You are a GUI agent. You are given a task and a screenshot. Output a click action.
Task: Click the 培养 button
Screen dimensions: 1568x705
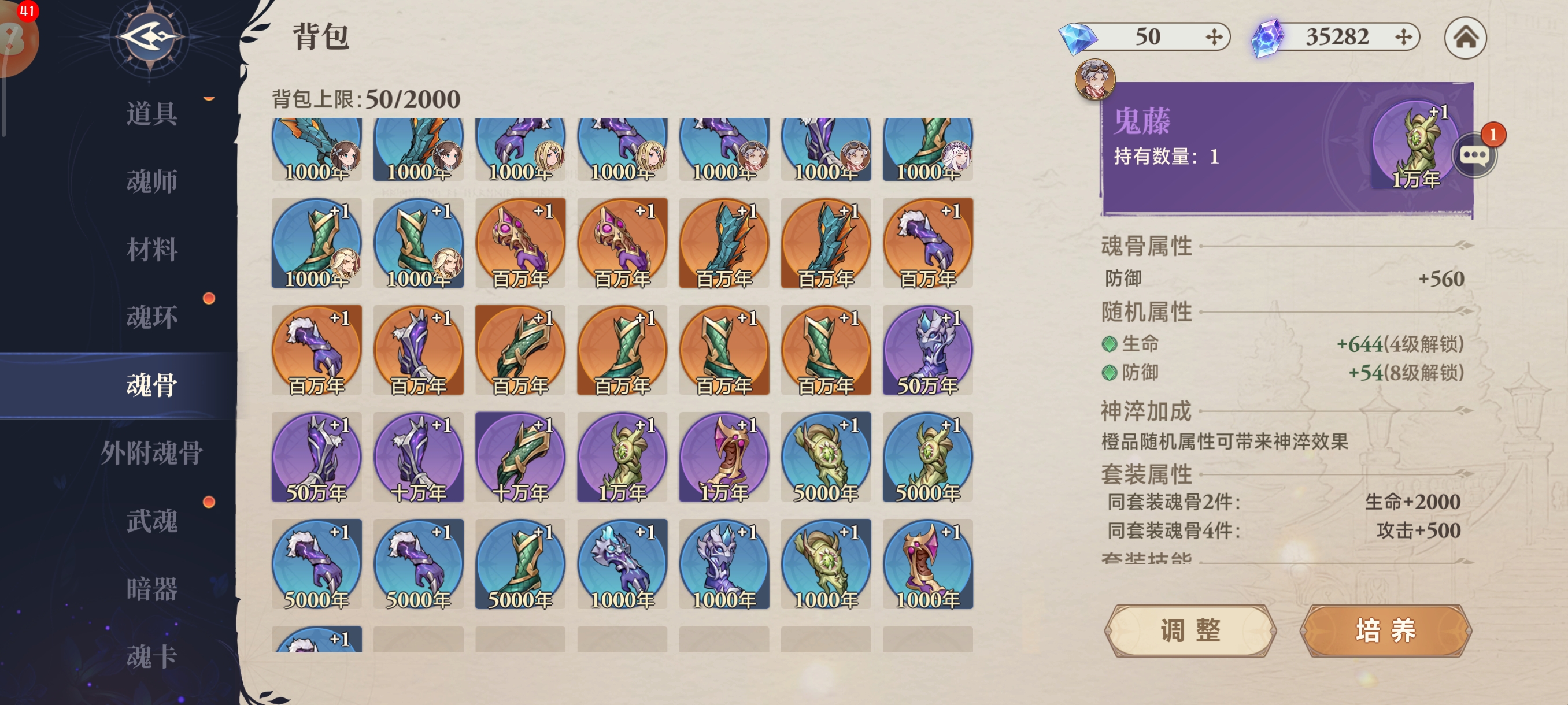pyautogui.click(x=1385, y=631)
